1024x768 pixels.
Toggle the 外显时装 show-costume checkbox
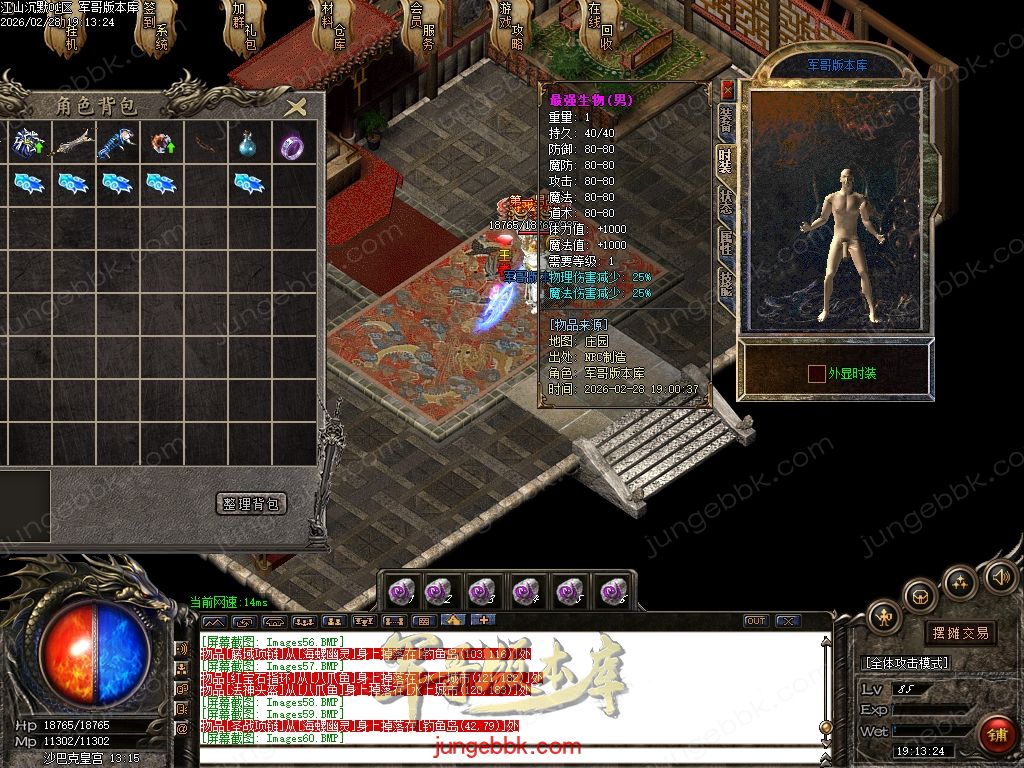click(816, 374)
